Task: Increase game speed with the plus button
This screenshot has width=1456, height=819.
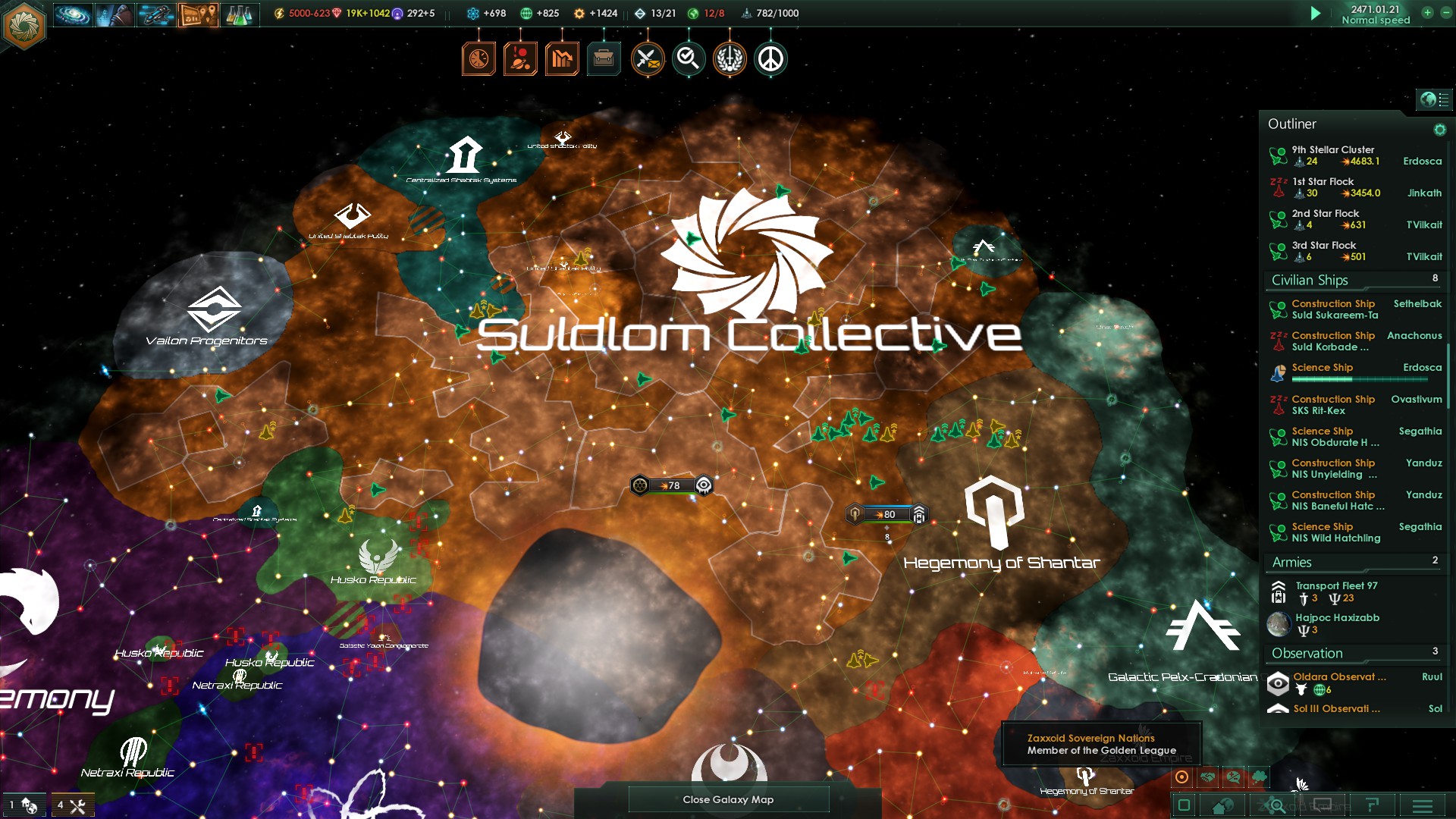Action: click(x=1427, y=13)
